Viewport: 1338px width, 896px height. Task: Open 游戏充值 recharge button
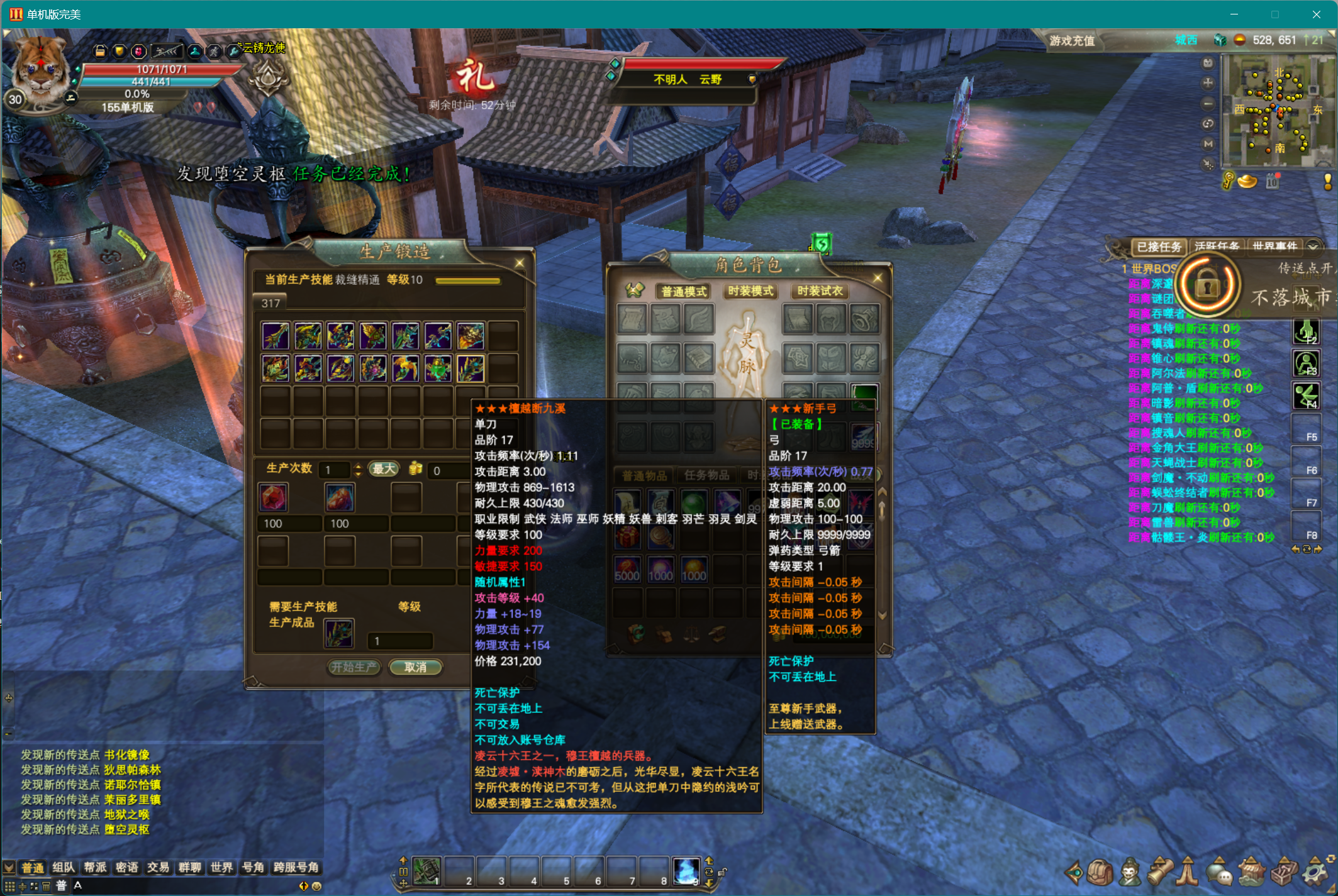coord(1072,41)
